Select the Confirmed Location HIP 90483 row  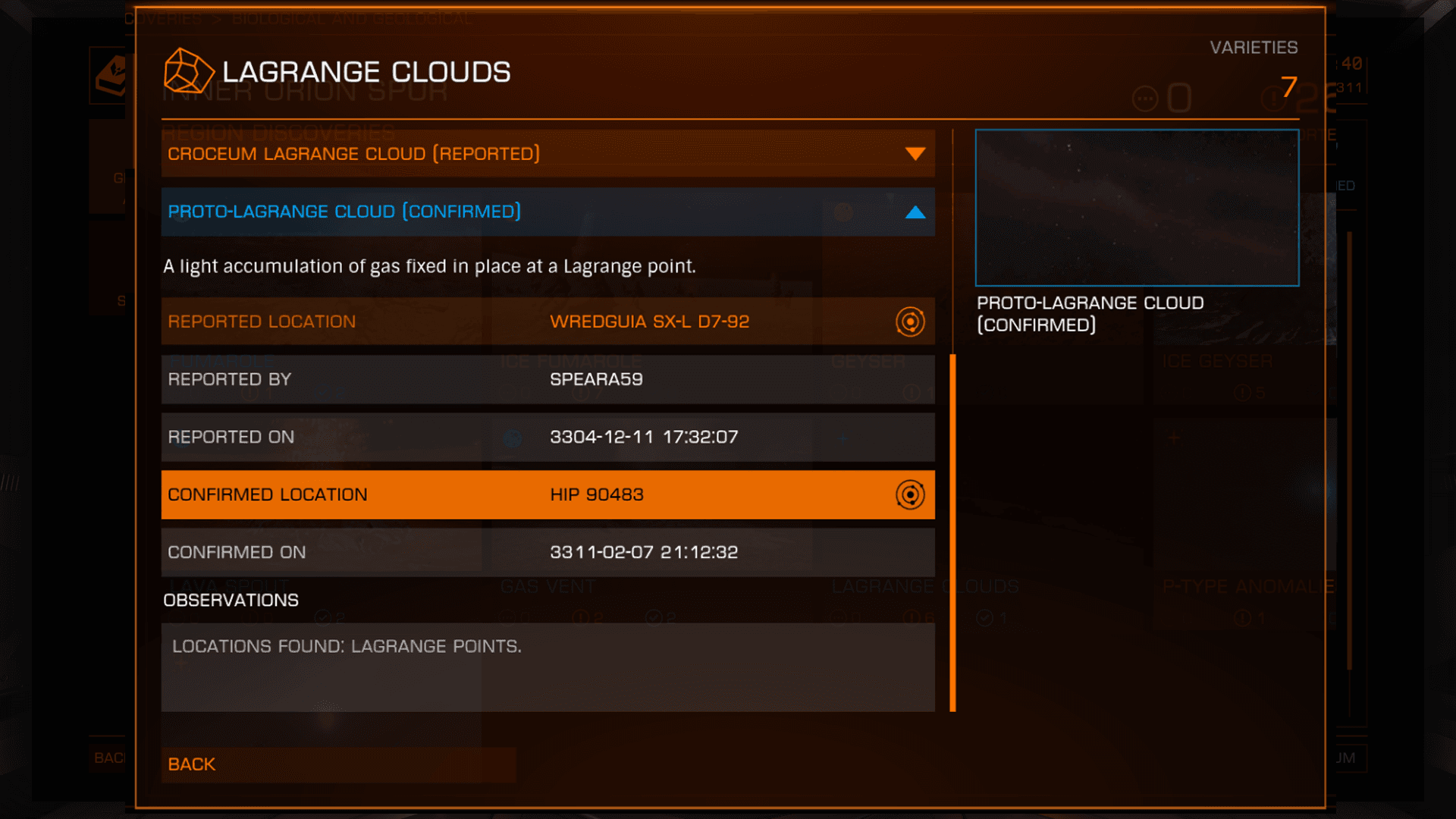523,494
